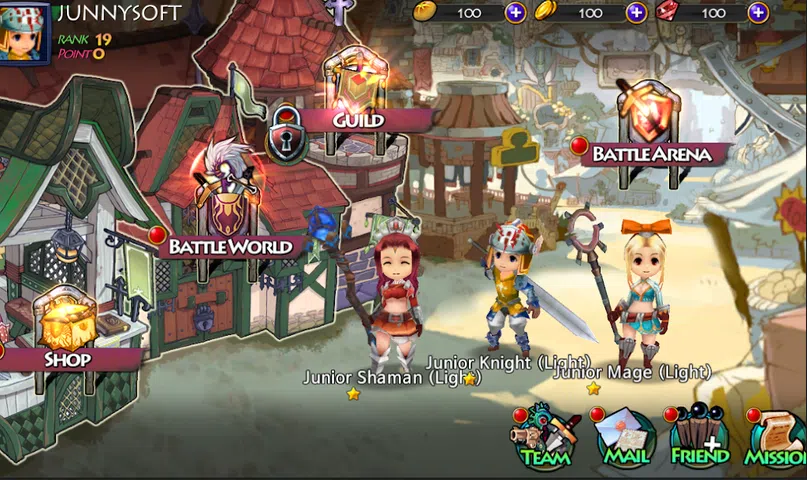This screenshot has width=807, height=480.
Task: Add more bread with the plus button
Action: pos(515,13)
